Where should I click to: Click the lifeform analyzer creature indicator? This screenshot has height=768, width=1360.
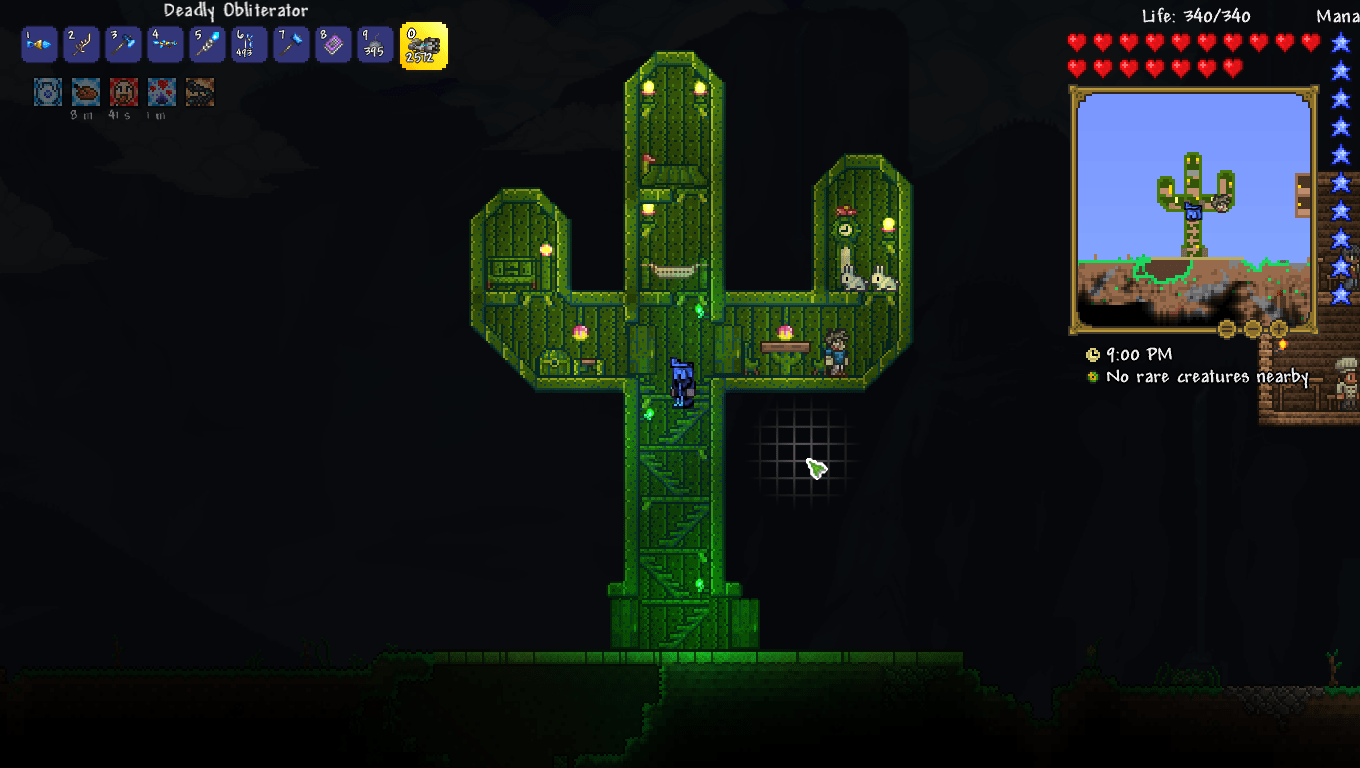click(x=1091, y=377)
